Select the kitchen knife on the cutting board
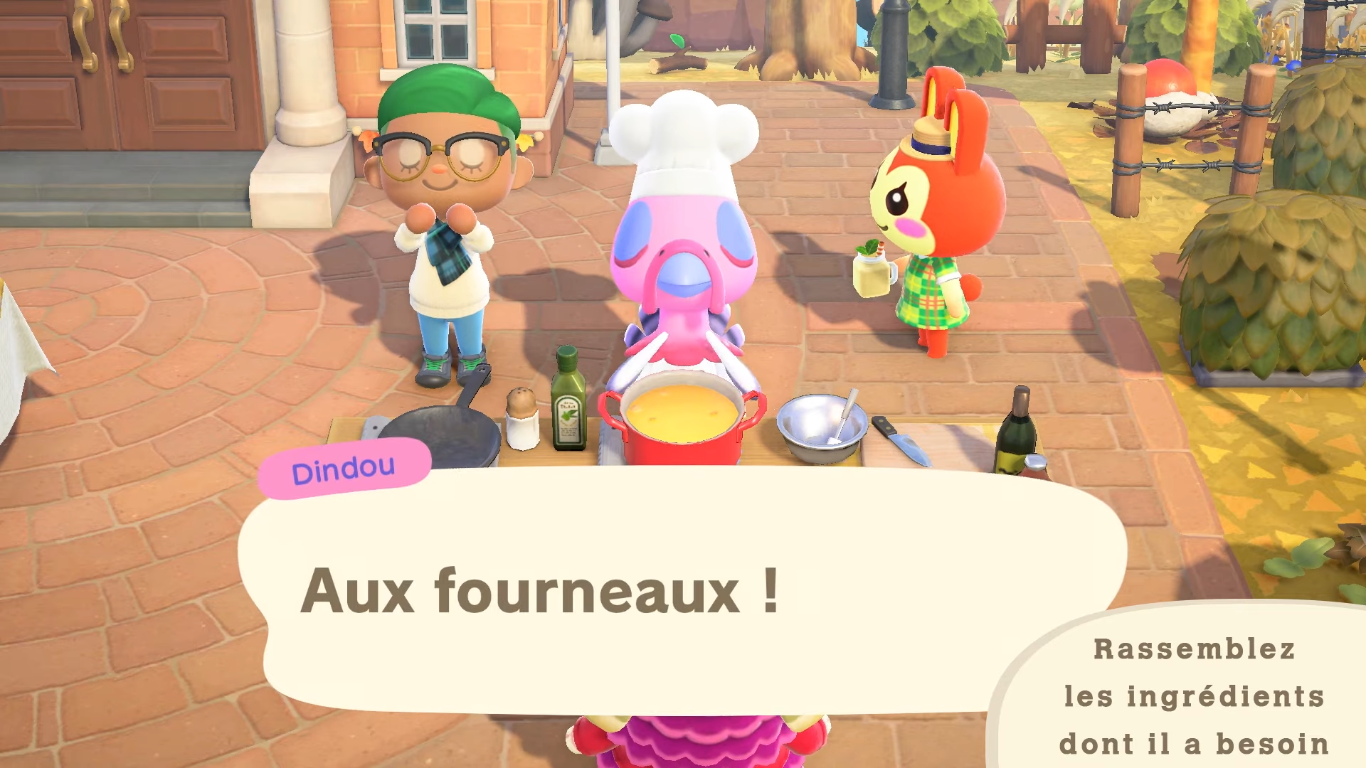 [908, 440]
